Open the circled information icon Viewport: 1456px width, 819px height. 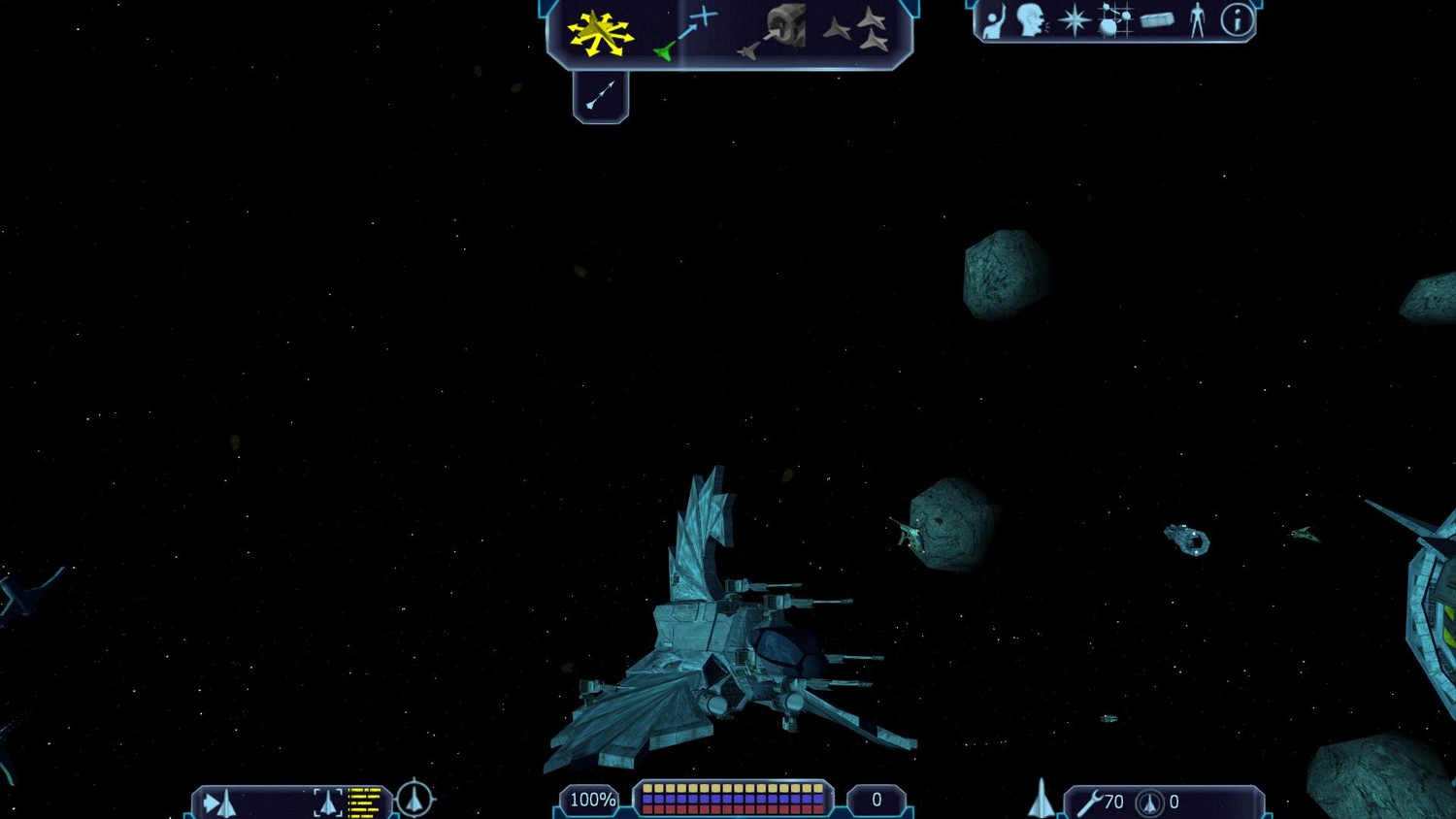pos(1237,20)
